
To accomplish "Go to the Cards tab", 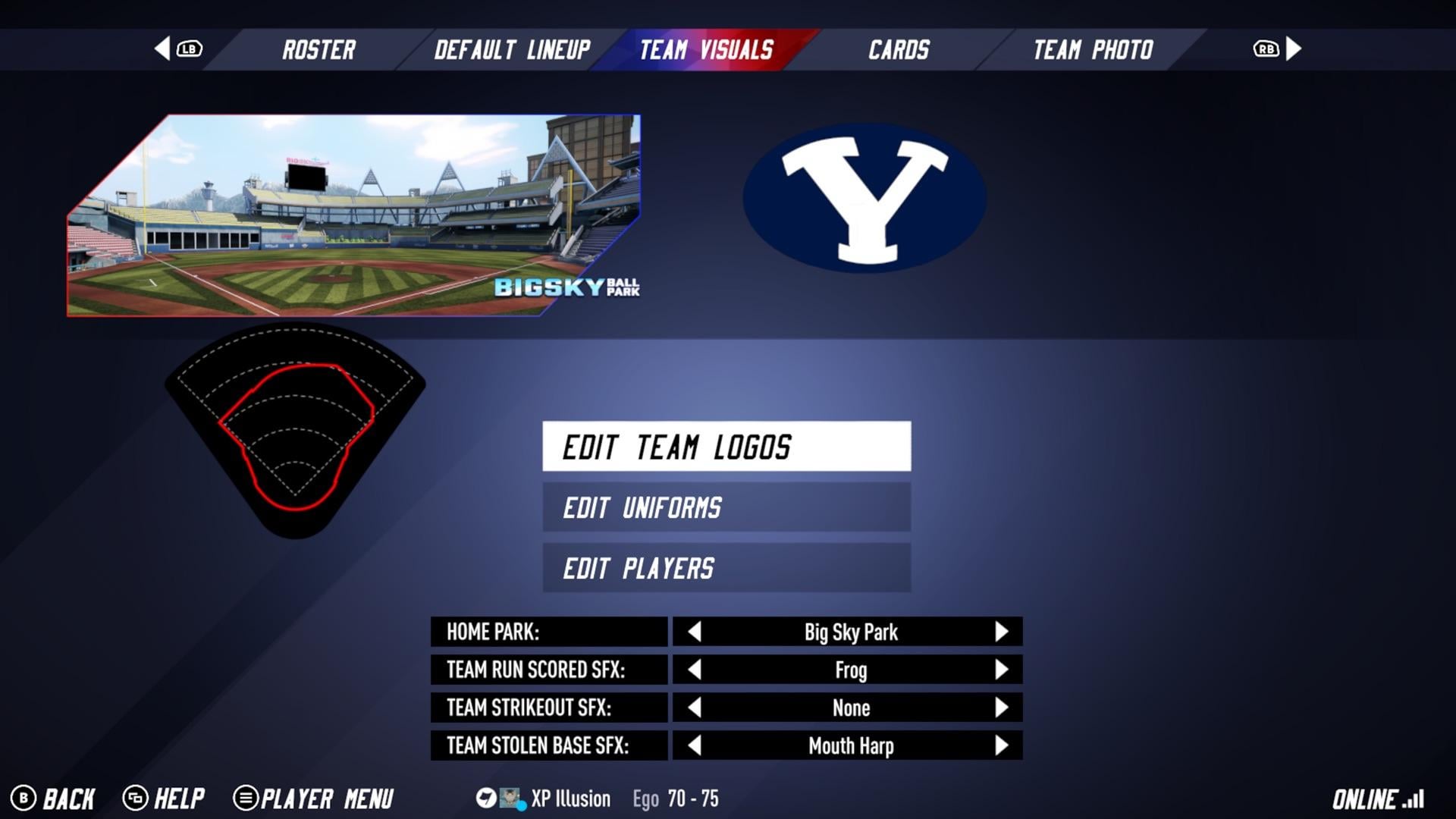I will point(899,50).
